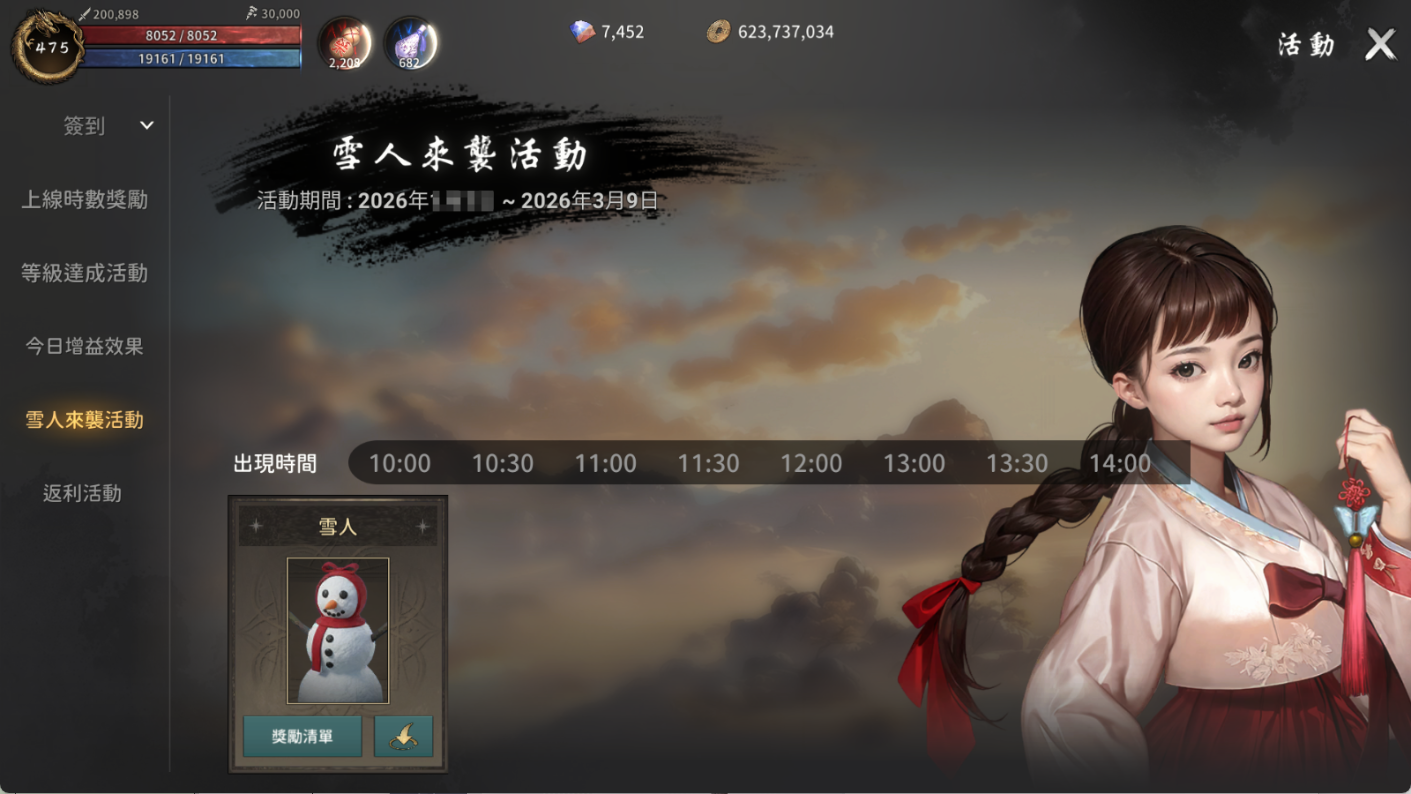Open 上線時數獎勵 online time rewards
The height and width of the screenshot is (794, 1411).
(85, 200)
